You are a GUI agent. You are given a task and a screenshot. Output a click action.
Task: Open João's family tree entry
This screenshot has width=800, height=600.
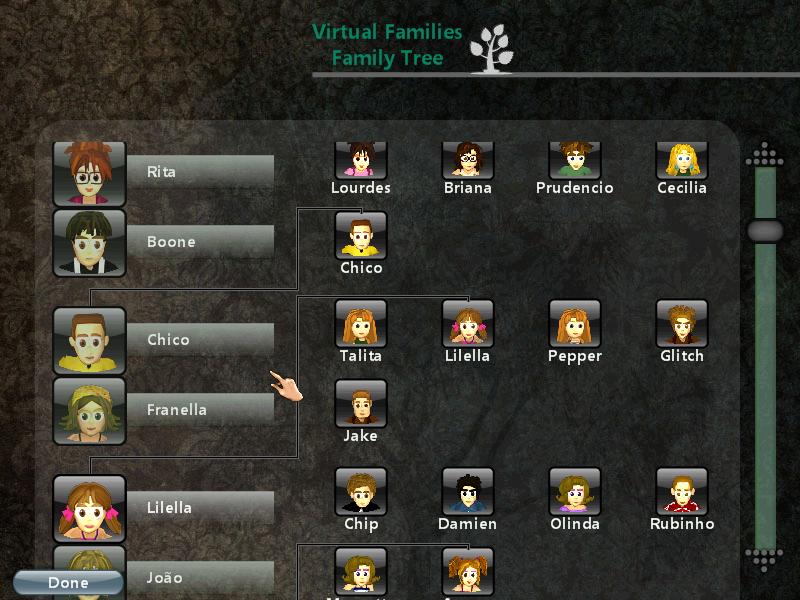click(165, 577)
